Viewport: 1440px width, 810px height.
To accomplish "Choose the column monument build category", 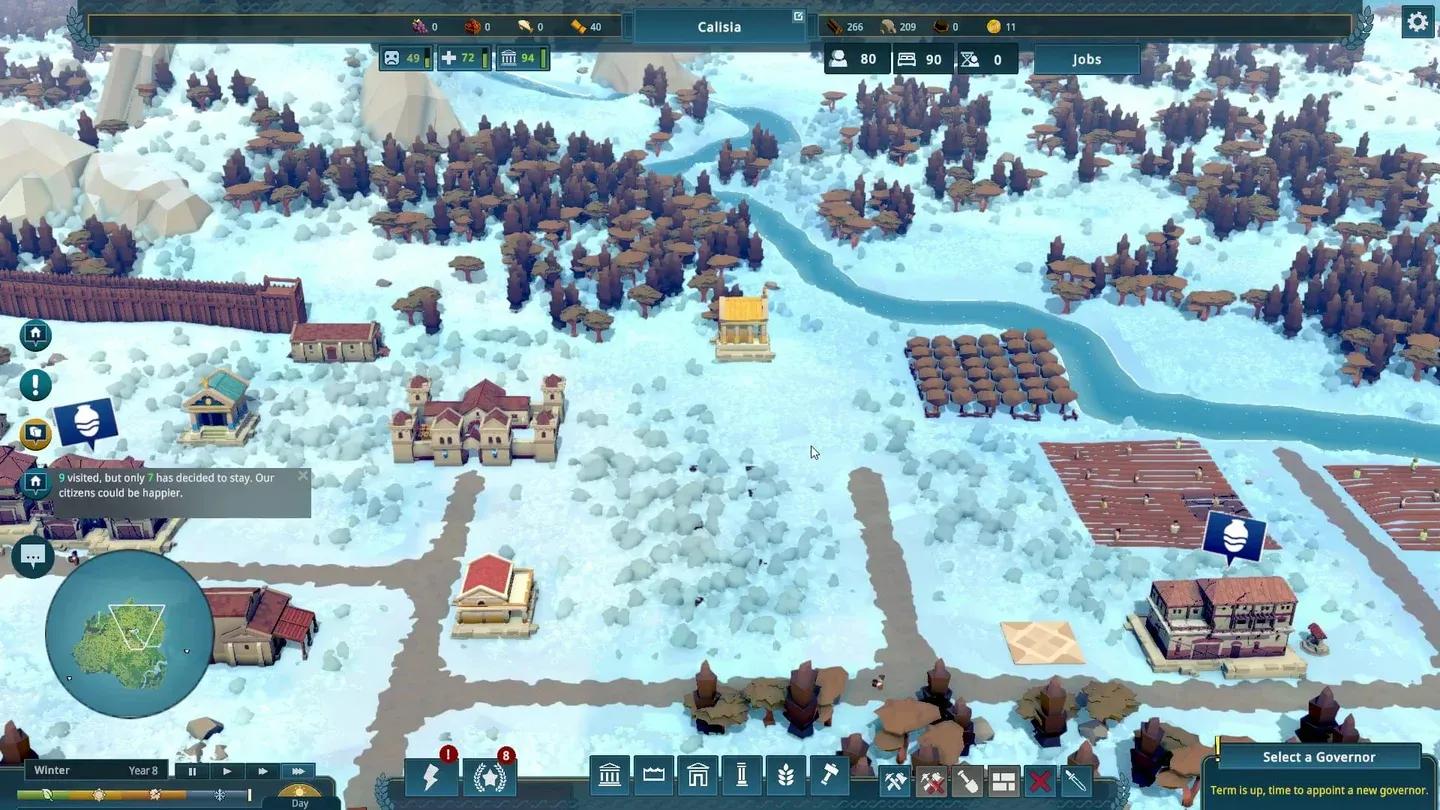I will (741, 775).
